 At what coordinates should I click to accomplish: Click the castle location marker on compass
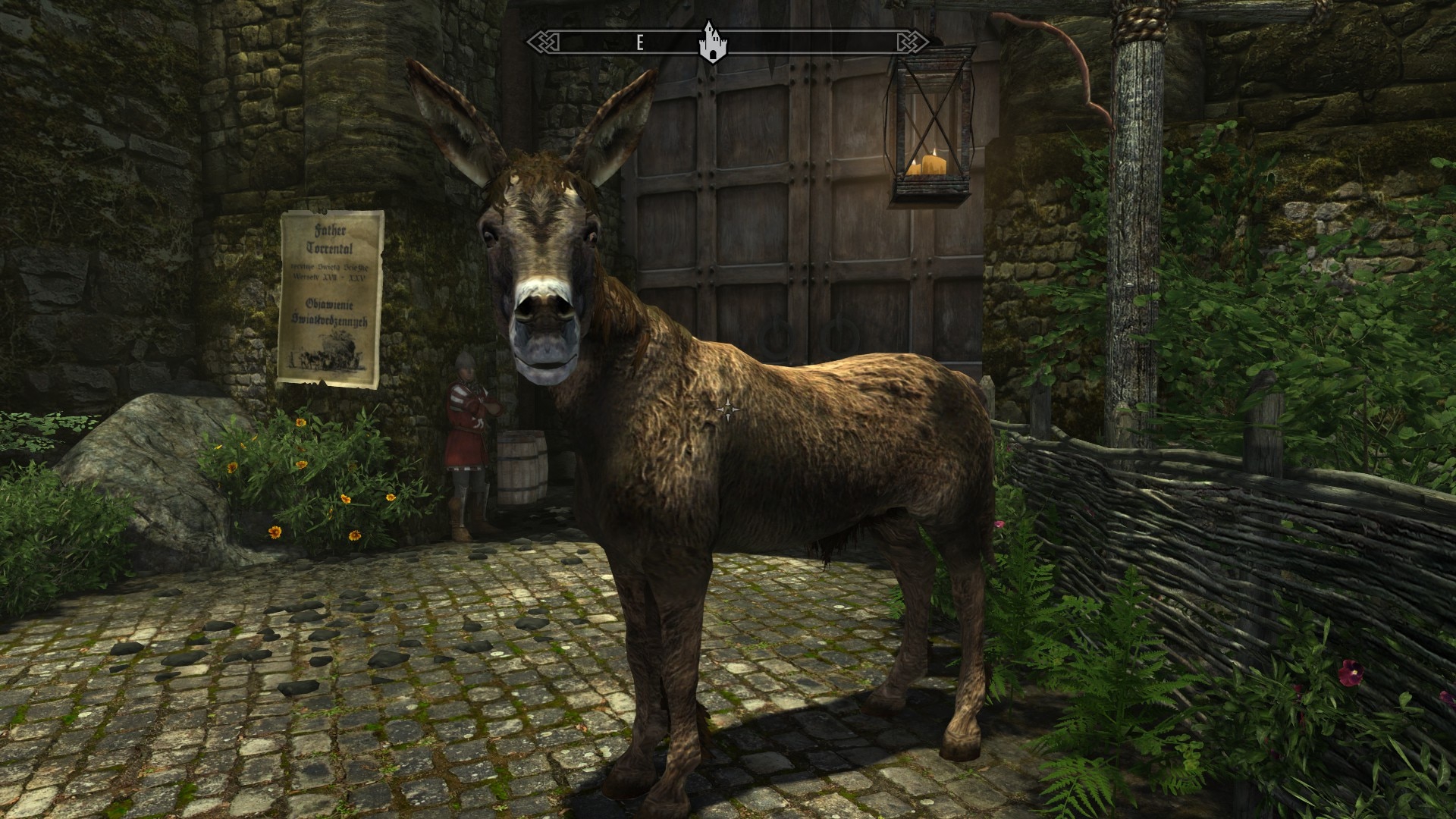pyautogui.click(x=710, y=44)
